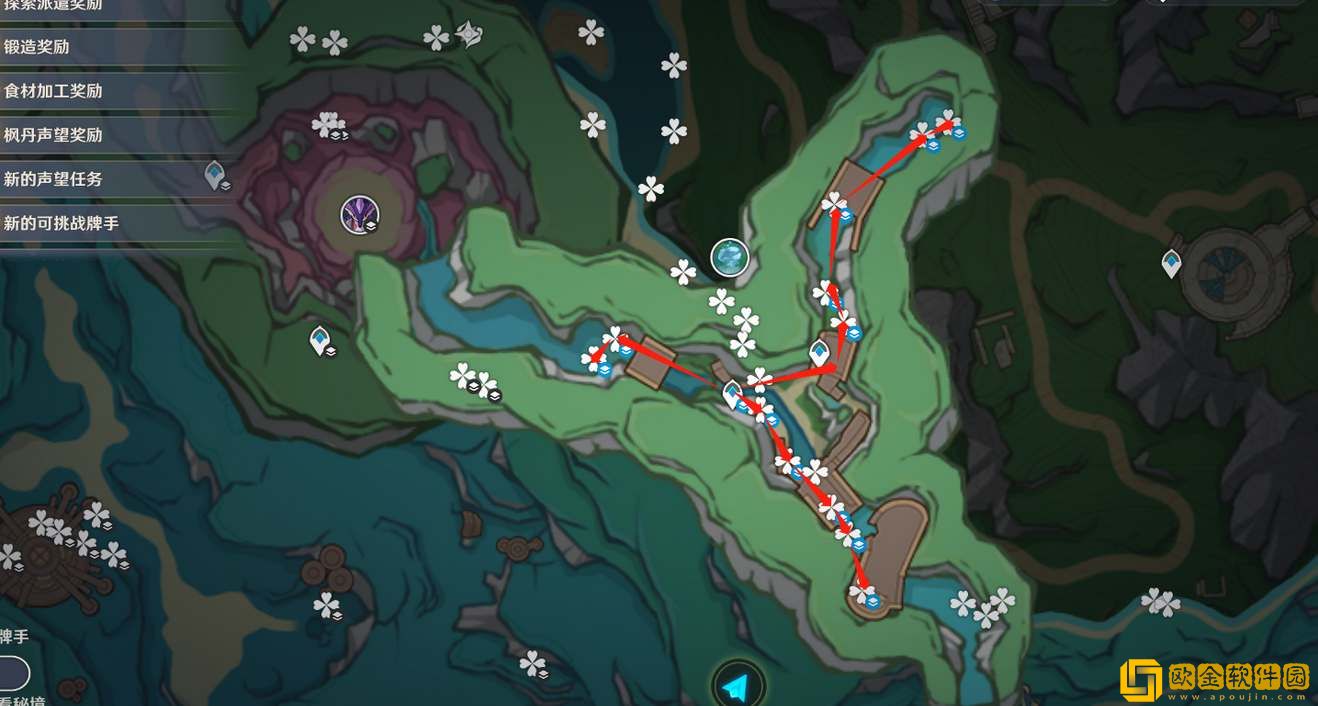Select the waypoint beside the circular stone building

1171,264
